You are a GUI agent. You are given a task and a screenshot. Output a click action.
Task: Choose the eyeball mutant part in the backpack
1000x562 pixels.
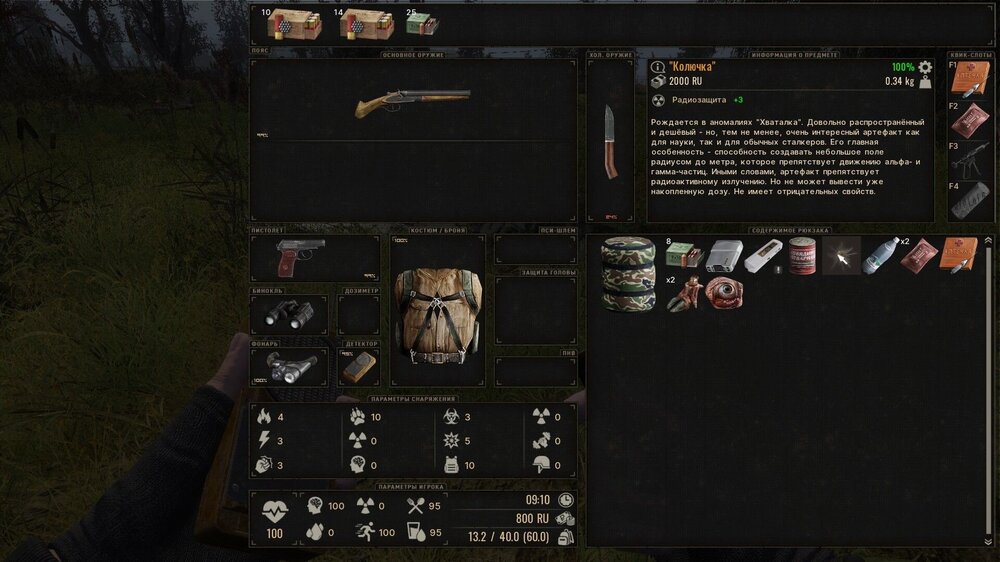coord(723,293)
